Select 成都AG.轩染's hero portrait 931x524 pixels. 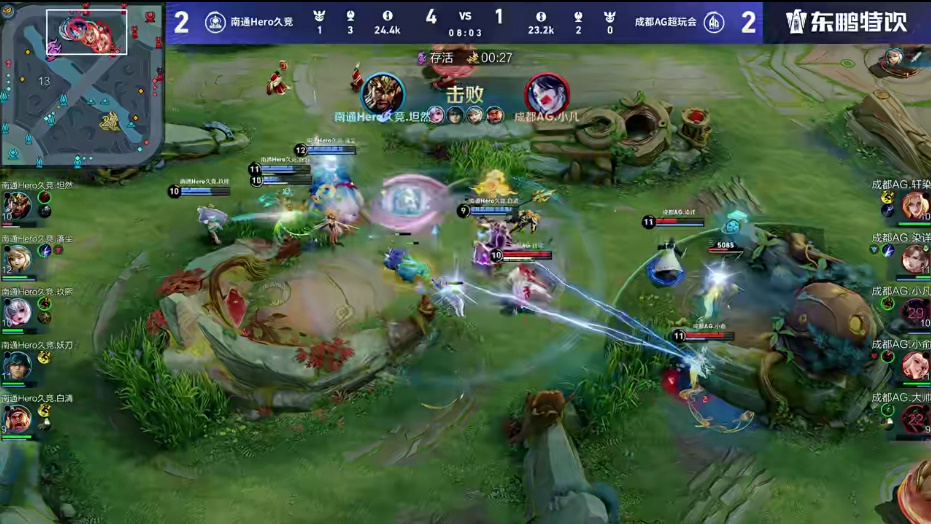tap(915, 206)
